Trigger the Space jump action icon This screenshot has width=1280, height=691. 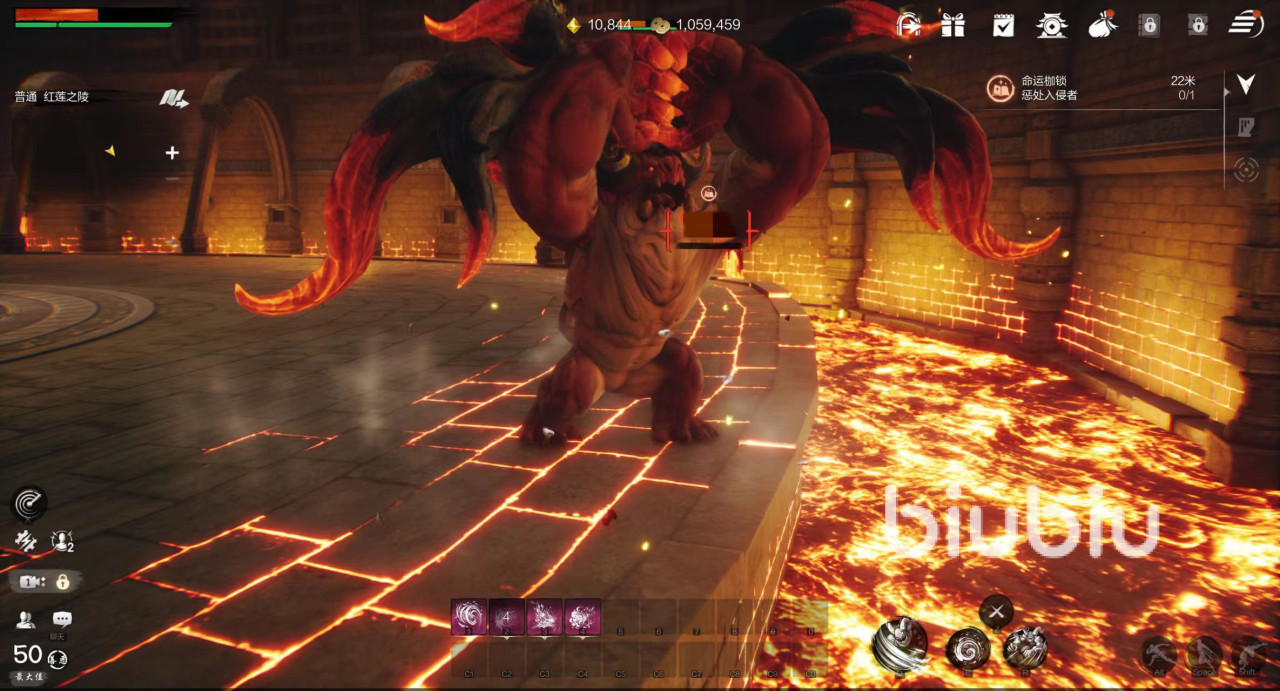(1203, 655)
